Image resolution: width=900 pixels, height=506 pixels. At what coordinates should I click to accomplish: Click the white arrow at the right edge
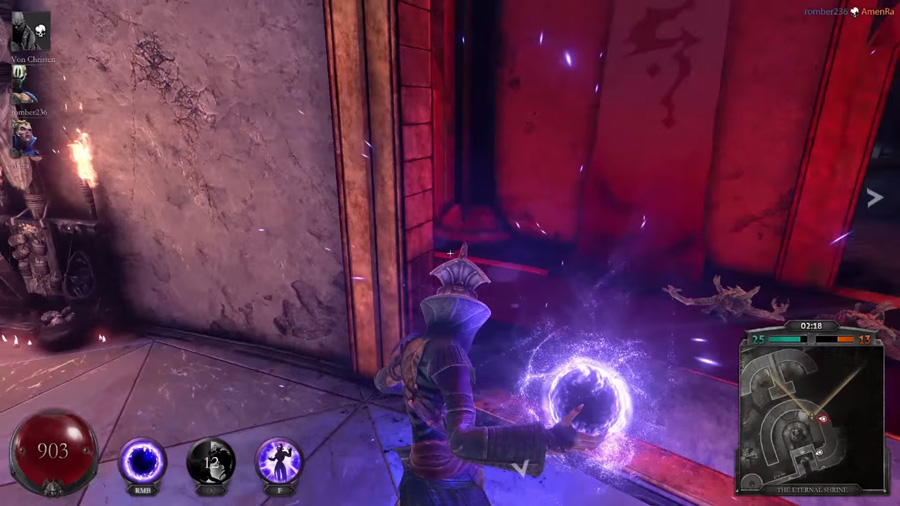click(x=875, y=197)
